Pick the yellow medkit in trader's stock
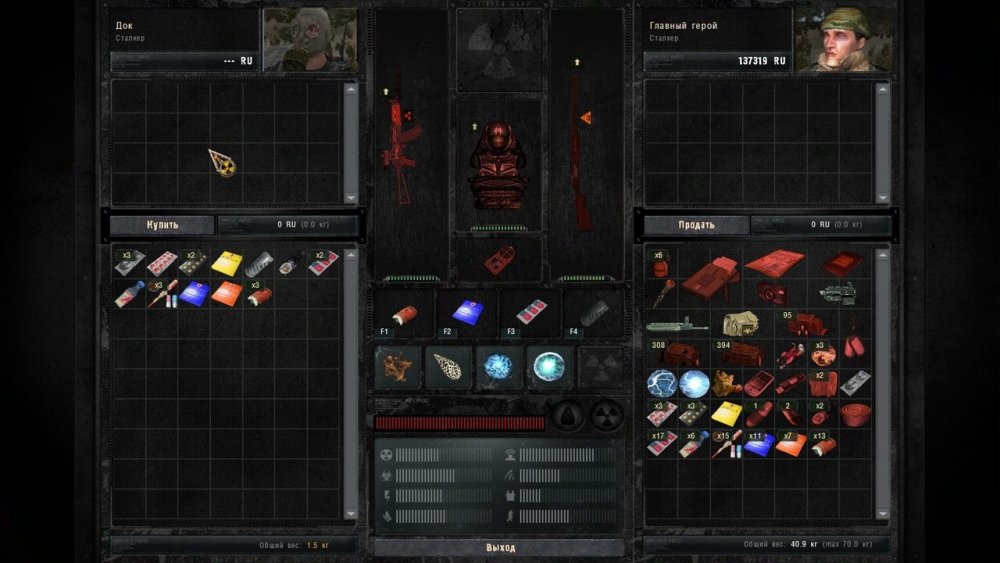 (x=226, y=263)
